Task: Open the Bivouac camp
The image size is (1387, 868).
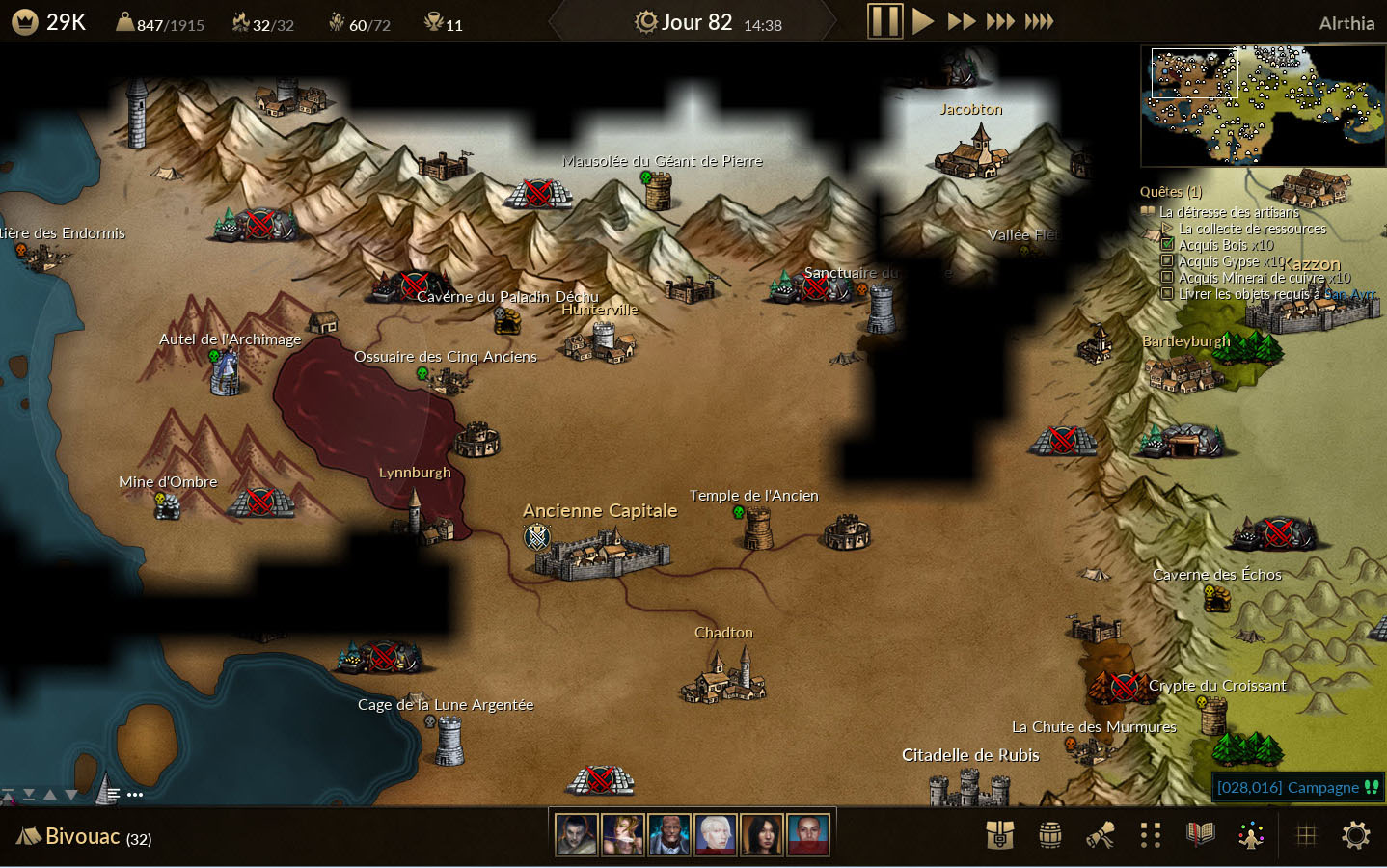Action: coord(83,836)
